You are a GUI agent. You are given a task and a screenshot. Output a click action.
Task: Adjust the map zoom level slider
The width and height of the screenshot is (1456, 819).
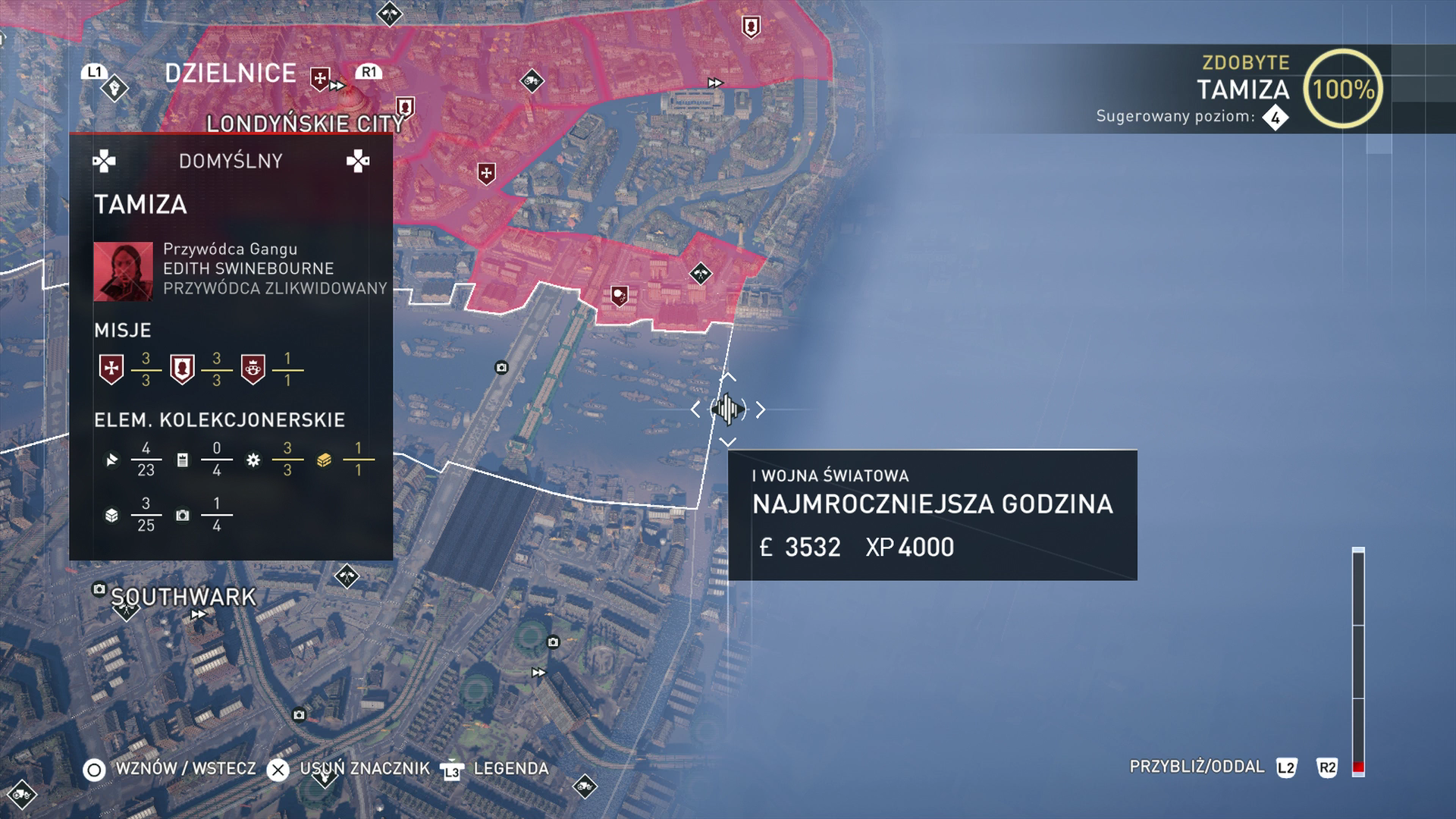coord(1358,660)
